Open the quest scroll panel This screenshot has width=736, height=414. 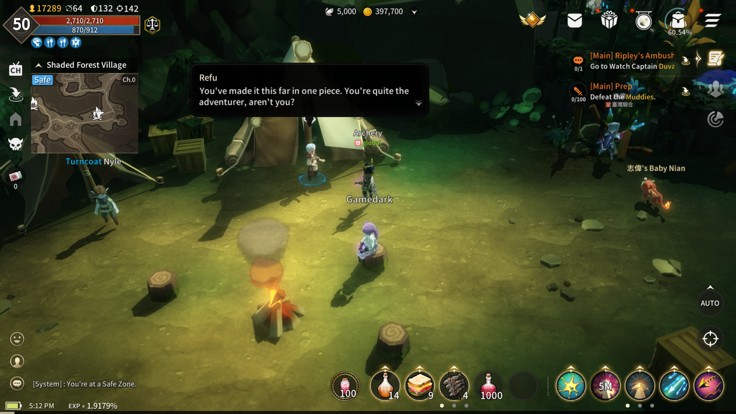[715, 59]
